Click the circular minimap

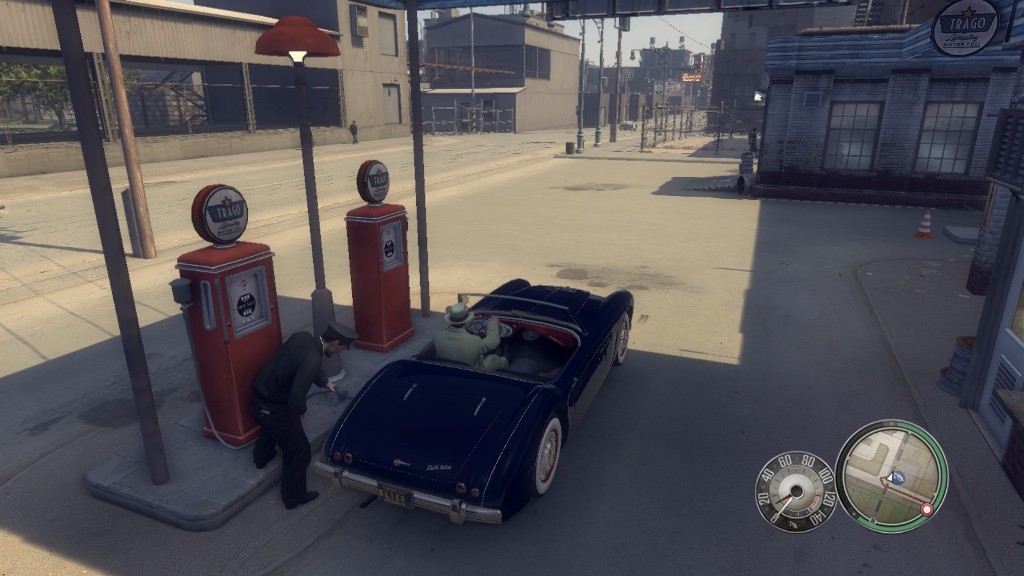(890, 475)
